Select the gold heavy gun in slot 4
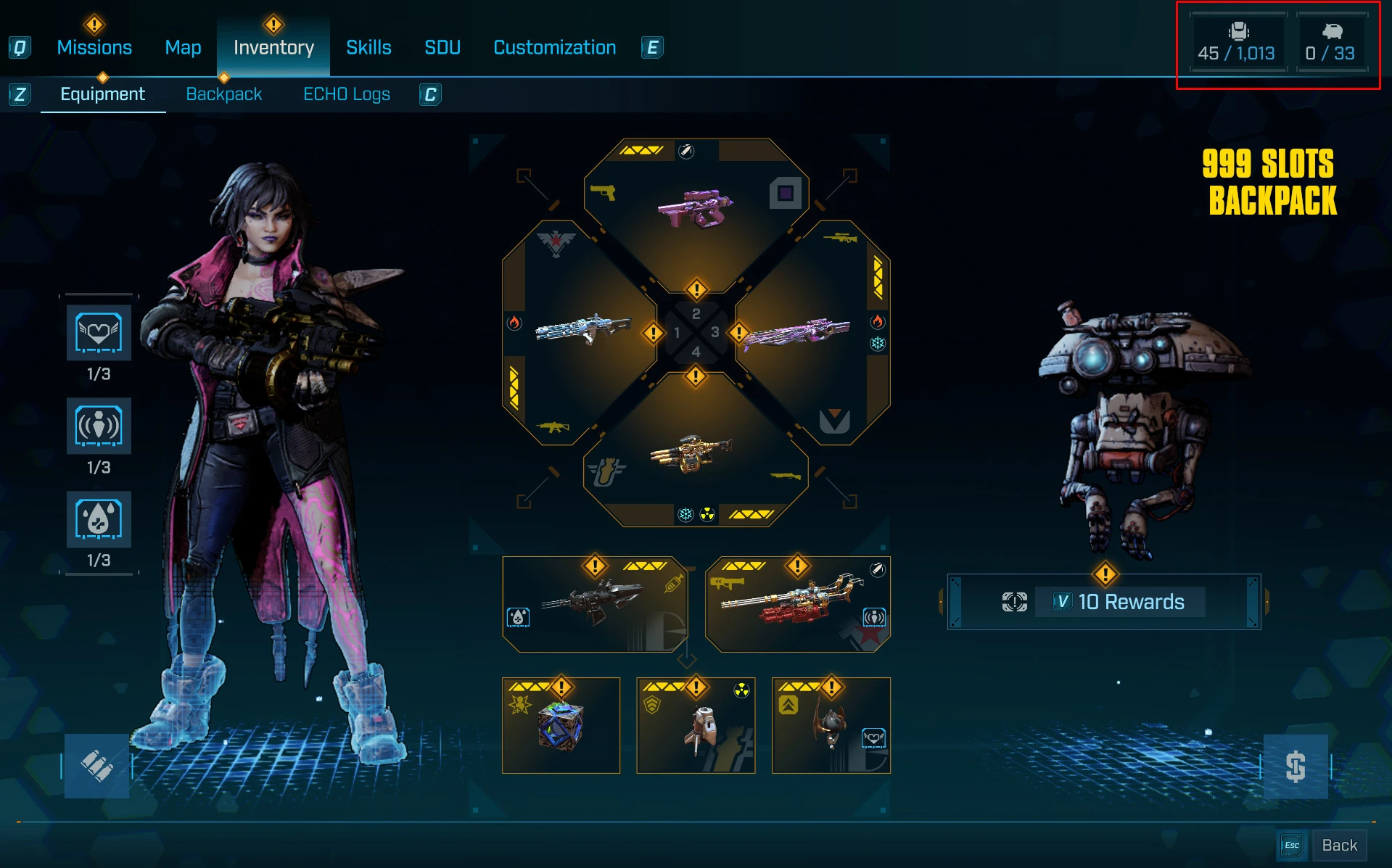Image resolution: width=1392 pixels, height=868 pixels. [x=691, y=453]
